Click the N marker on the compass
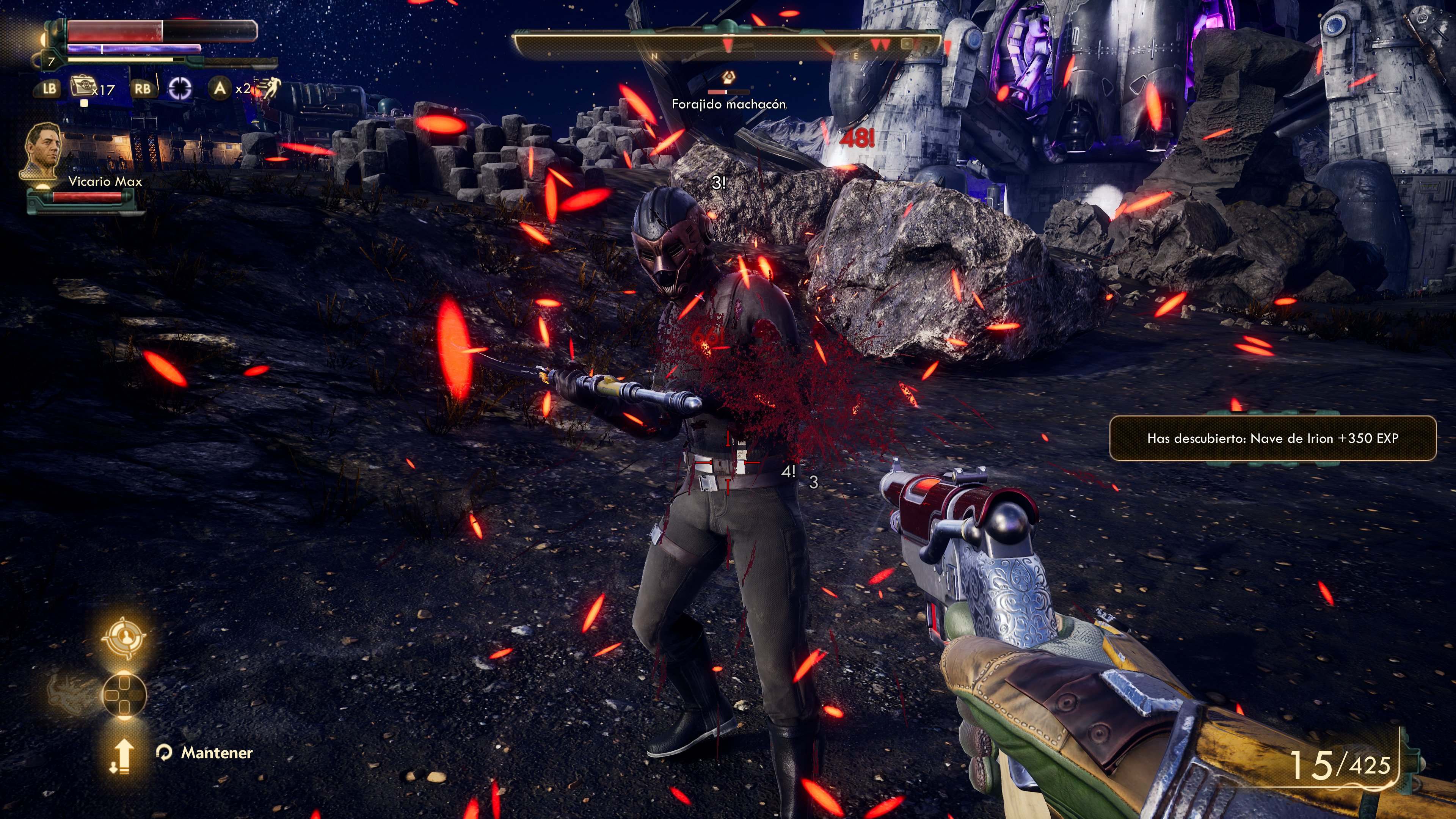 (x=655, y=56)
